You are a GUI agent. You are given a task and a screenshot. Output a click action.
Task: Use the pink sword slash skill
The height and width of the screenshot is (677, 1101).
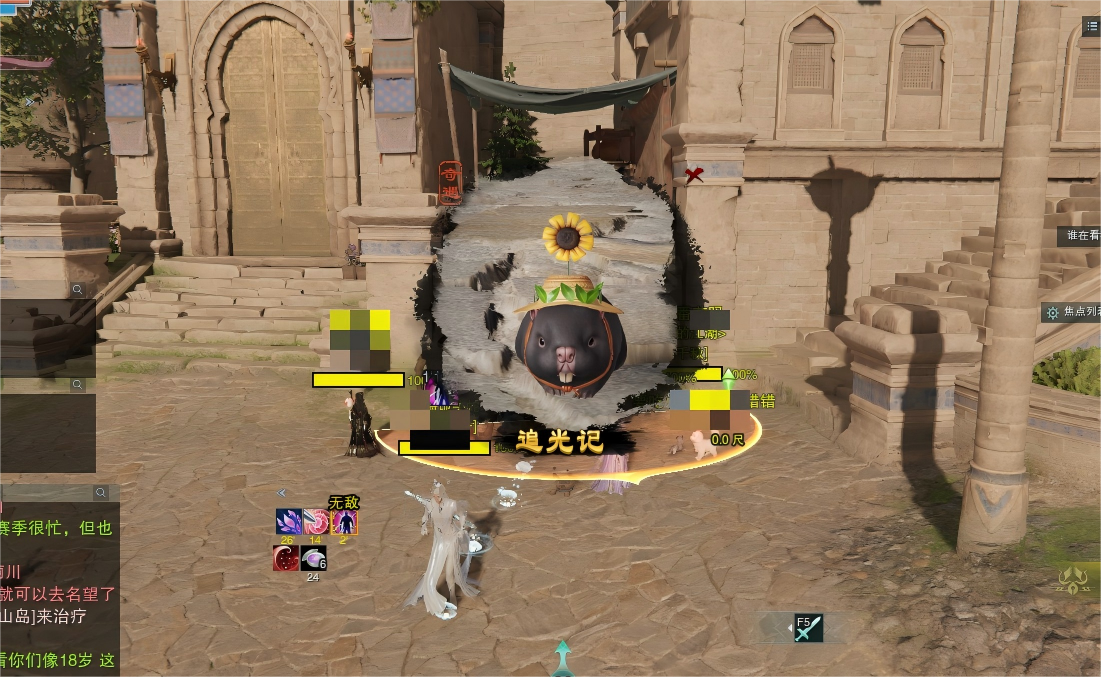(x=316, y=522)
